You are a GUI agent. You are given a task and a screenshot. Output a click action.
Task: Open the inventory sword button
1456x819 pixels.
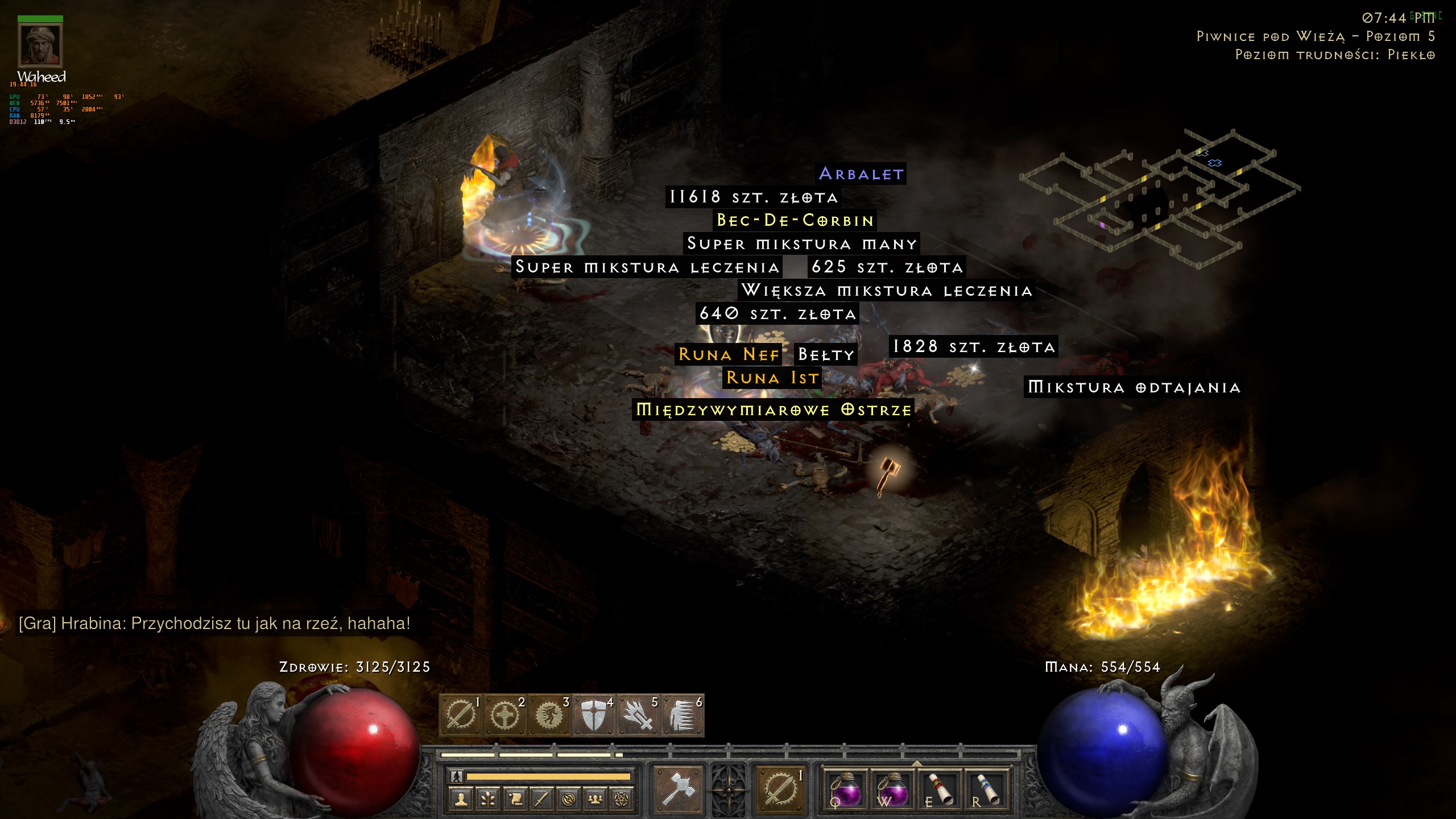pyautogui.click(x=541, y=800)
